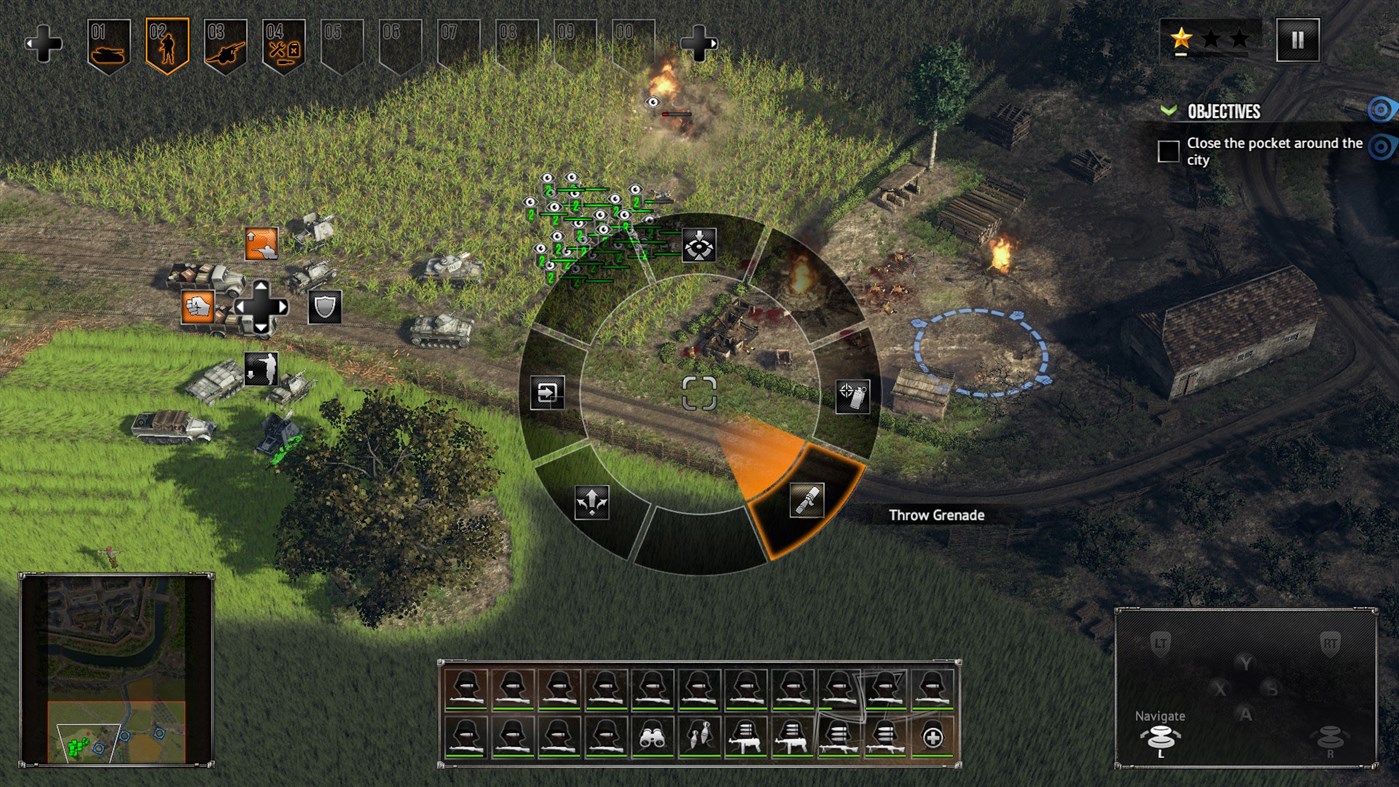Expand more squad slots with the left plus banner

tap(42, 42)
